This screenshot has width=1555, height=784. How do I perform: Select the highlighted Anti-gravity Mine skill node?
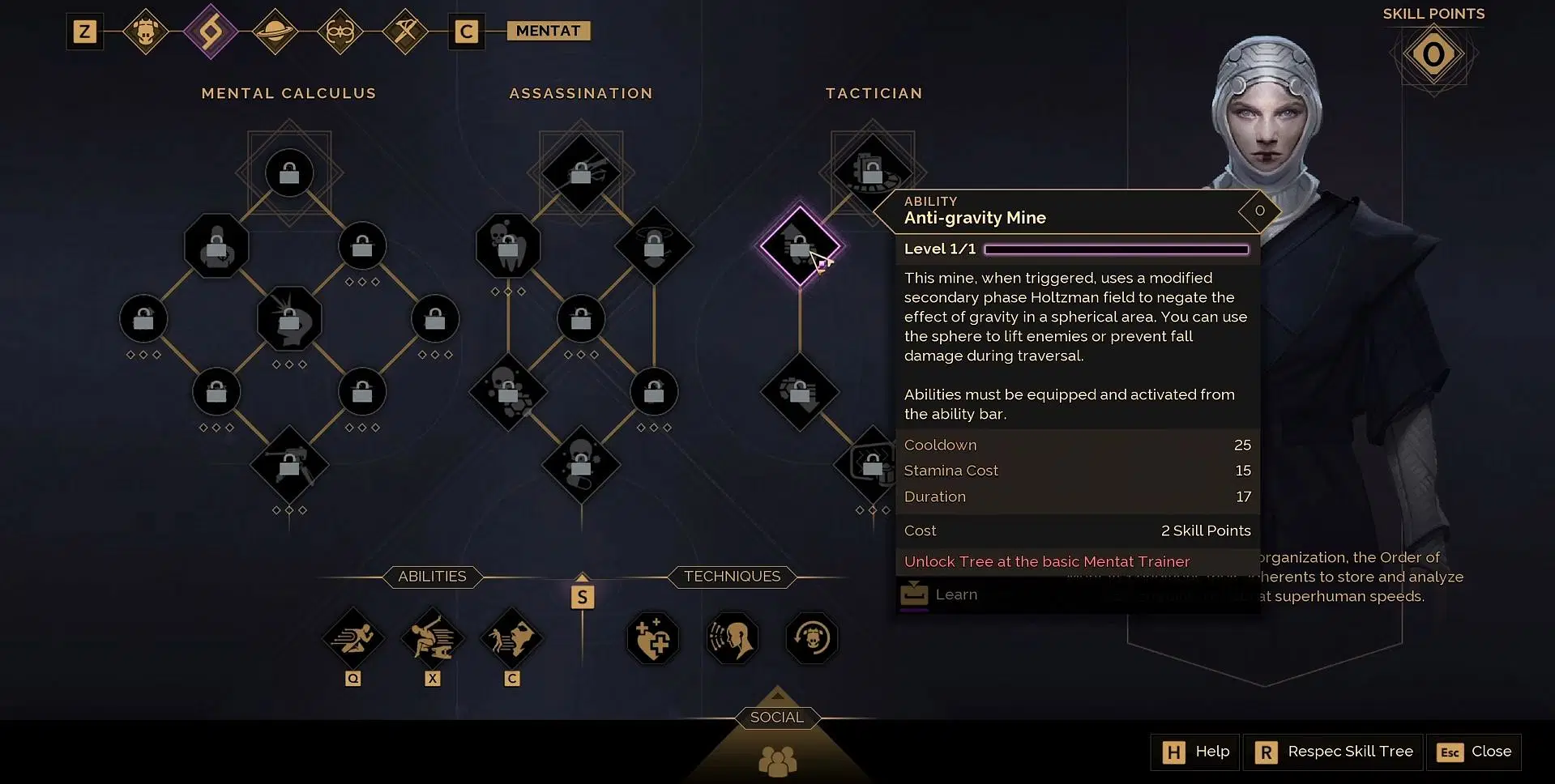[800, 245]
